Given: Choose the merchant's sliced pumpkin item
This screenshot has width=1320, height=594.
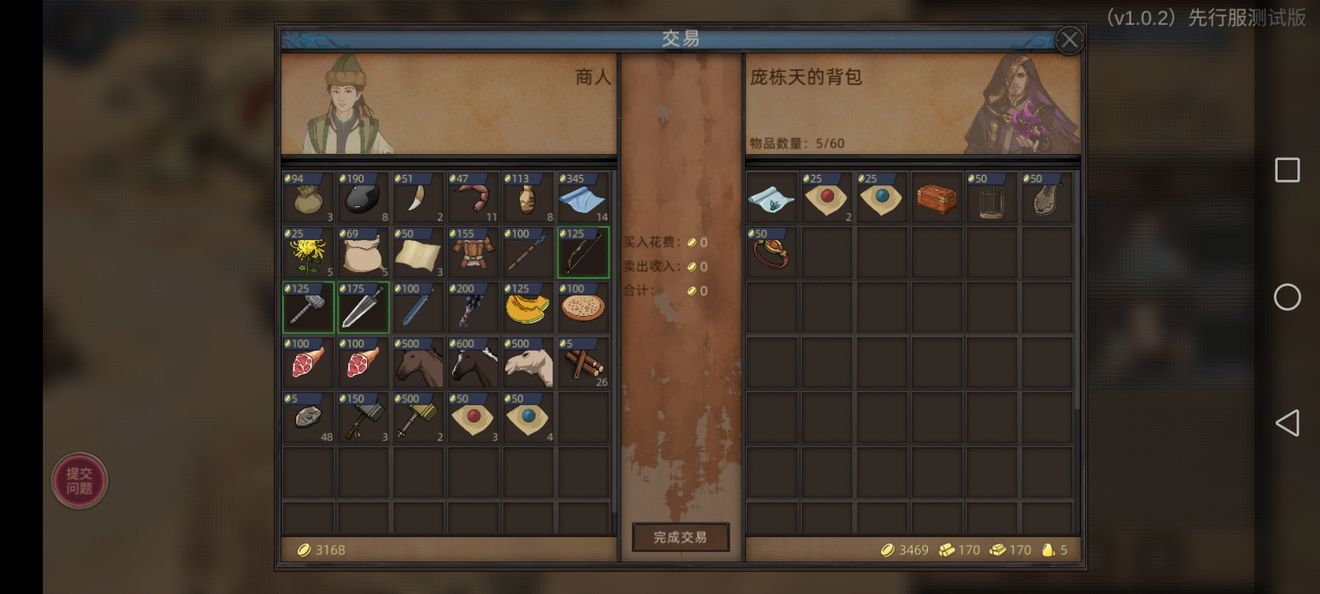Looking at the screenshot, I should [x=528, y=308].
